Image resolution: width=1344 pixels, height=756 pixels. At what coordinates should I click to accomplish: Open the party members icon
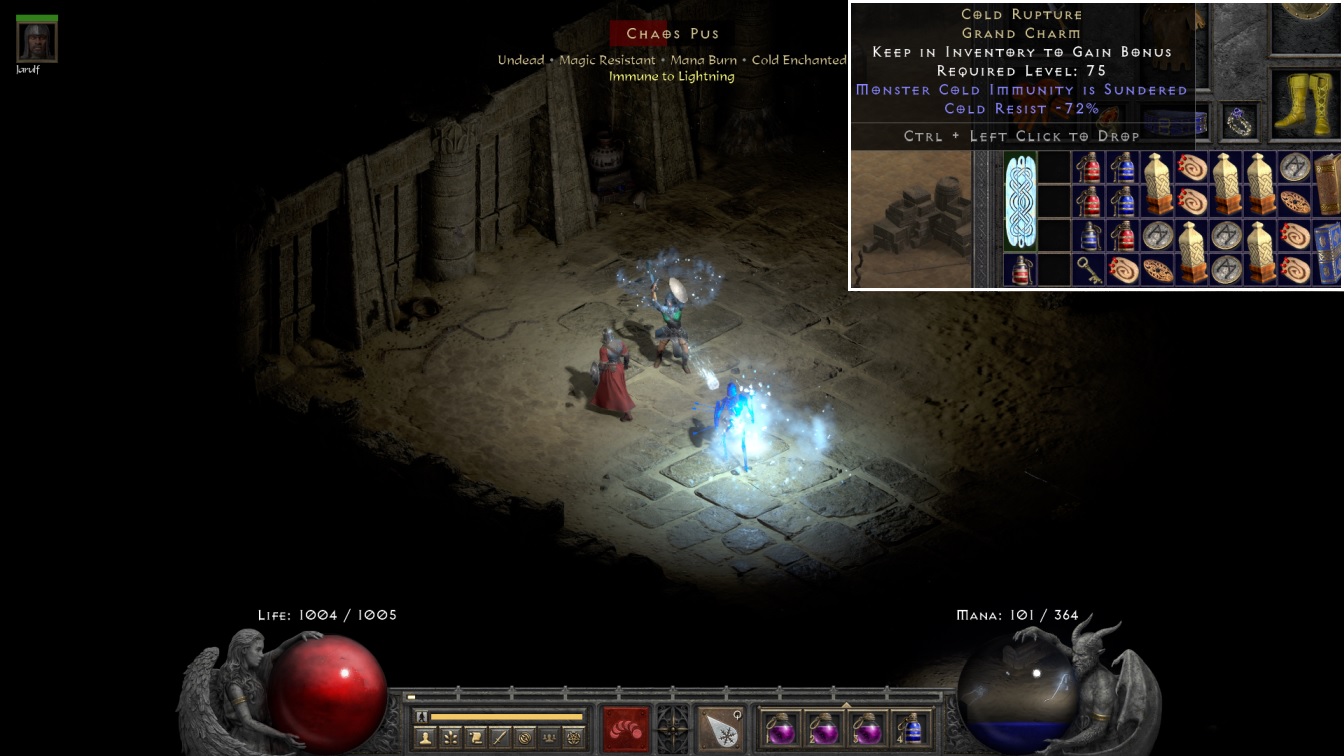click(x=549, y=738)
